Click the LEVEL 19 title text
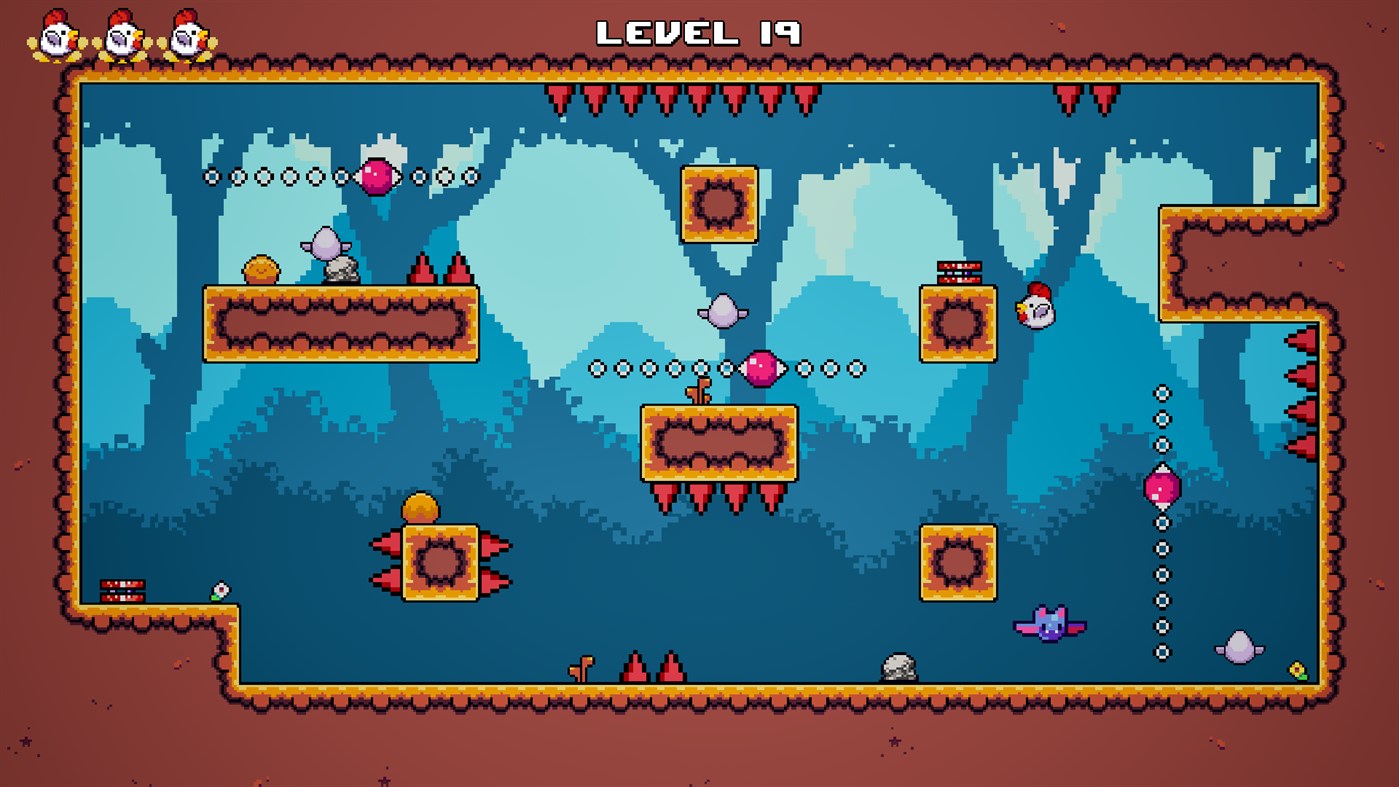This screenshot has width=1399, height=787. [x=700, y=31]
